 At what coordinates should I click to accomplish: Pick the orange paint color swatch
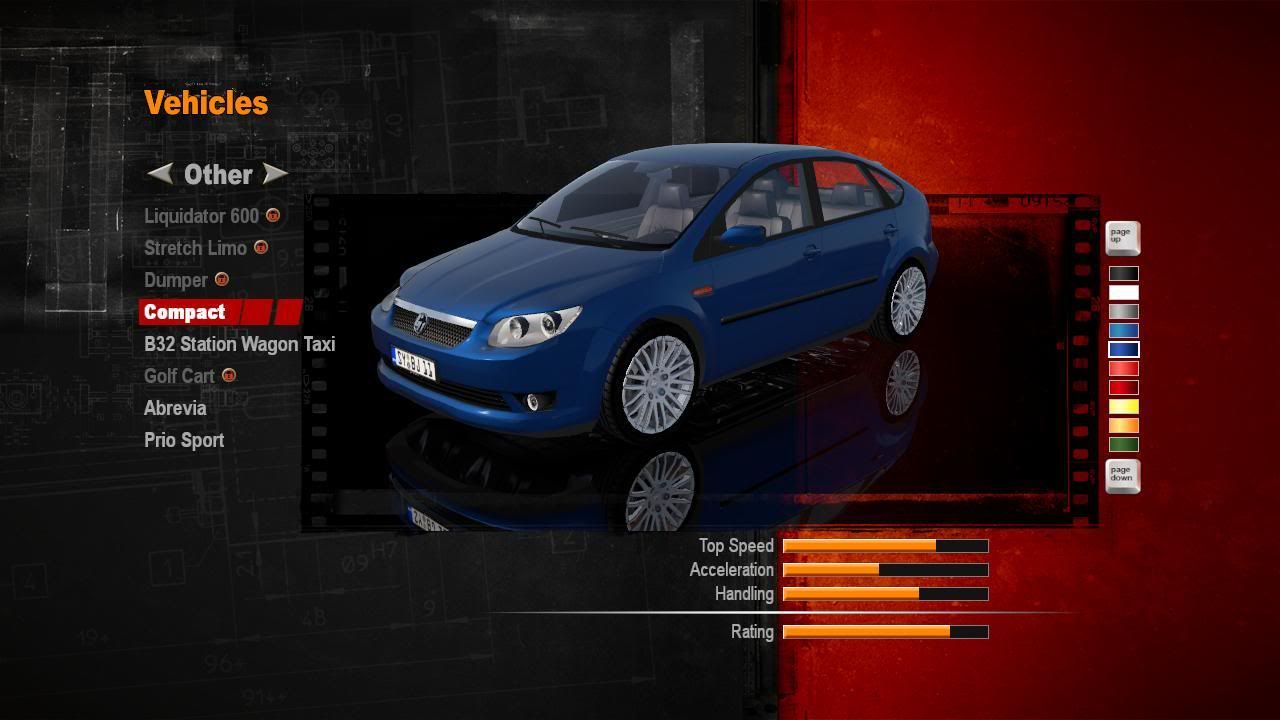pyautogui.click(x=1123, y=426)
